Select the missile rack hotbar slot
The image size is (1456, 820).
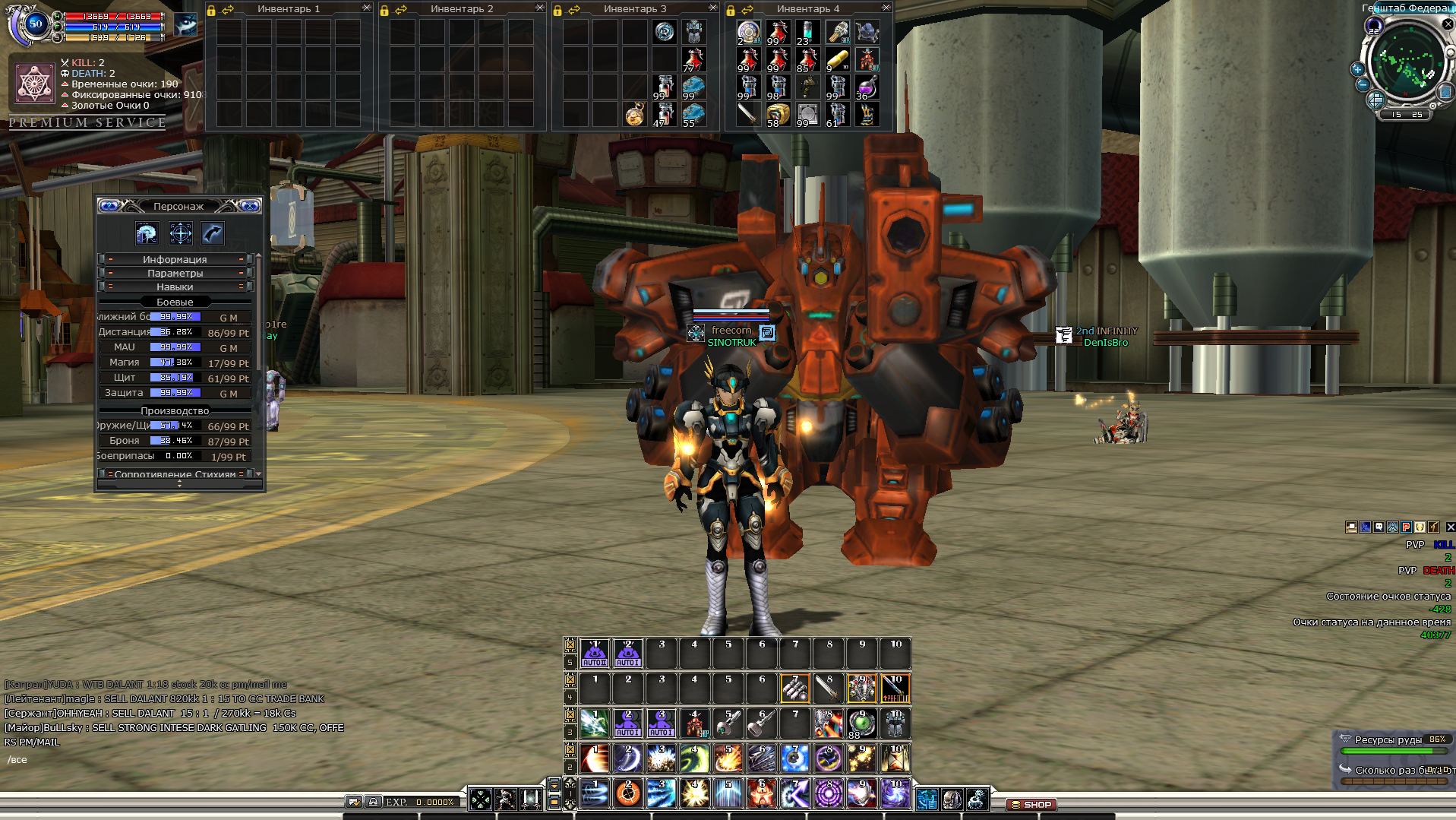pos(794,689)
